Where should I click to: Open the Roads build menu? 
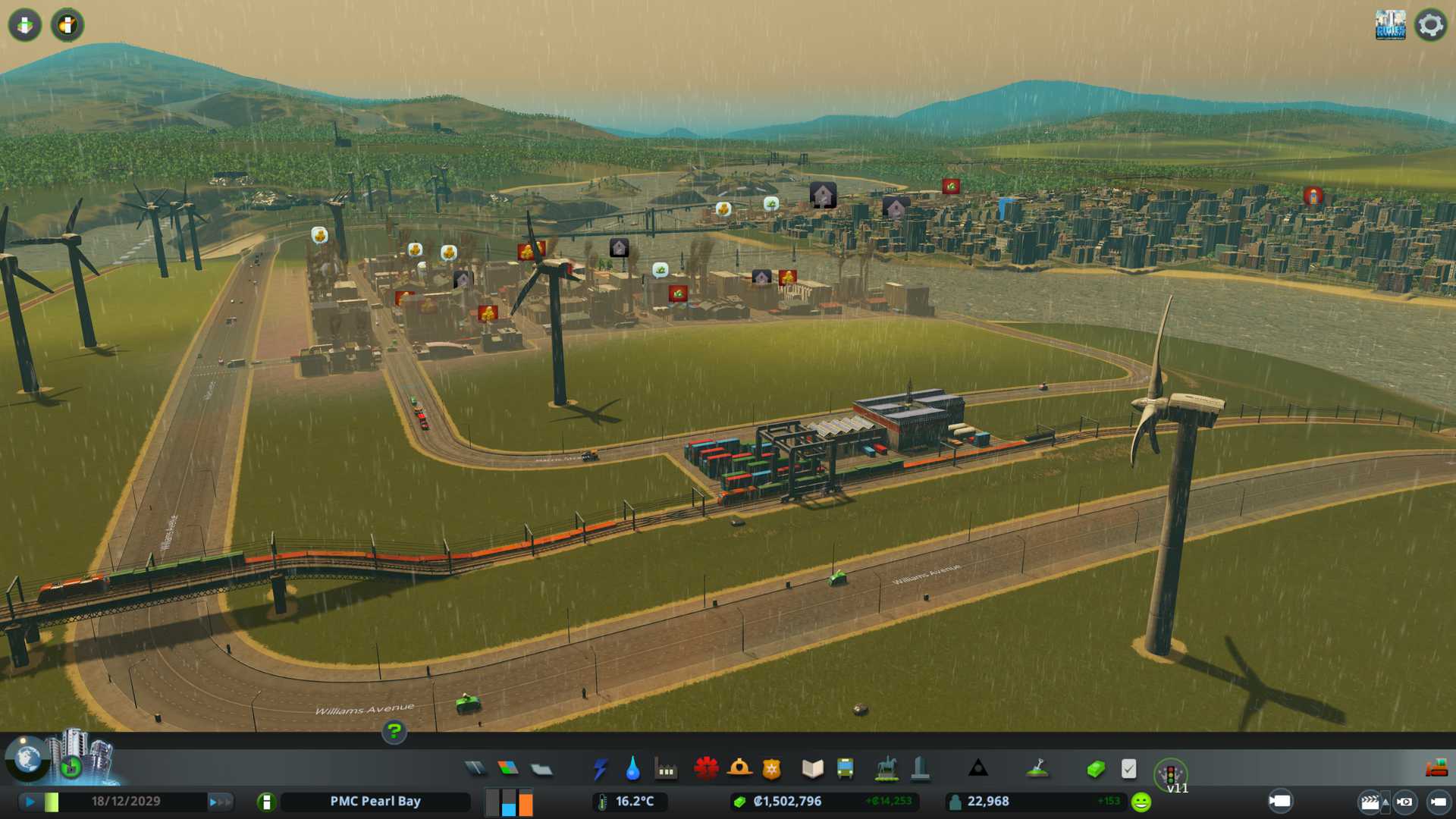pos(475,769)
